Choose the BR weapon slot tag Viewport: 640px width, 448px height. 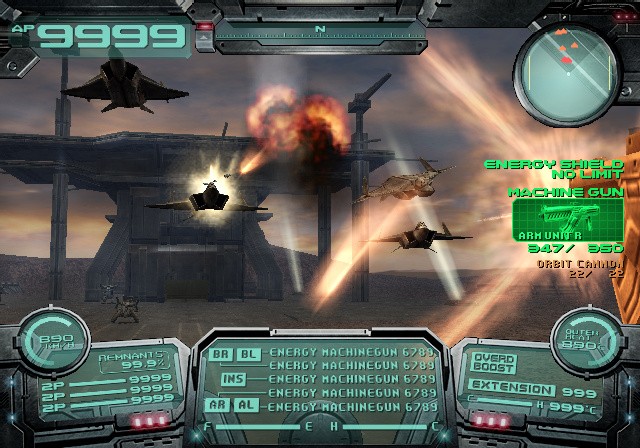[x=219, y=354]
